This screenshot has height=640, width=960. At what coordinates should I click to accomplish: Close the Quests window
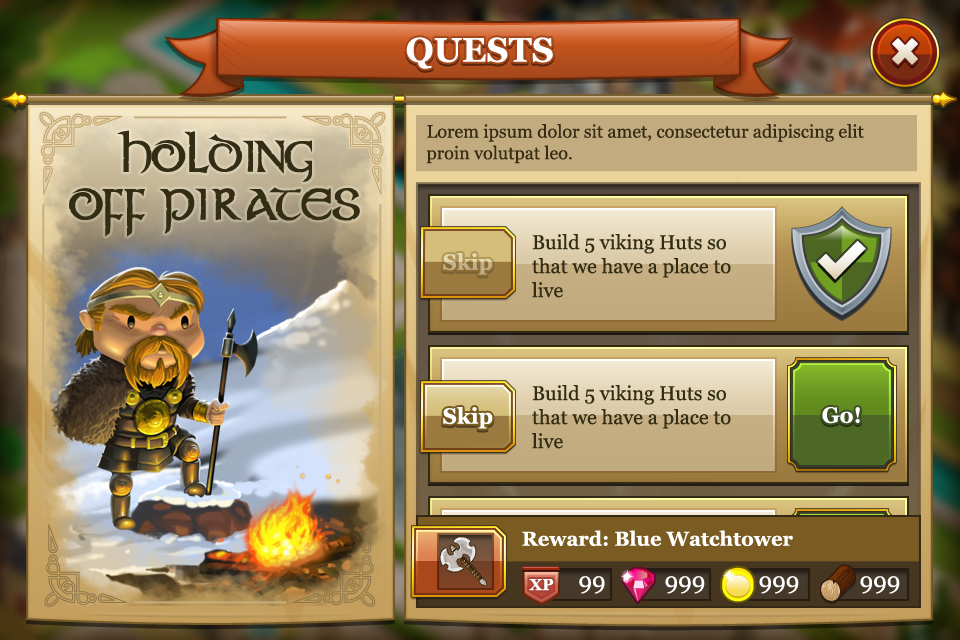pyautogui.click(x=904, y=53)
